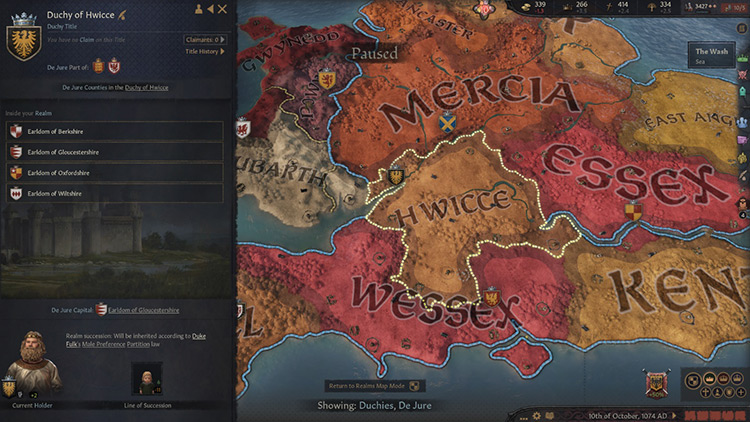The image size is (750, 422).
Task: Close the Duchy of Hwicce window
Action: pos(223,9)
